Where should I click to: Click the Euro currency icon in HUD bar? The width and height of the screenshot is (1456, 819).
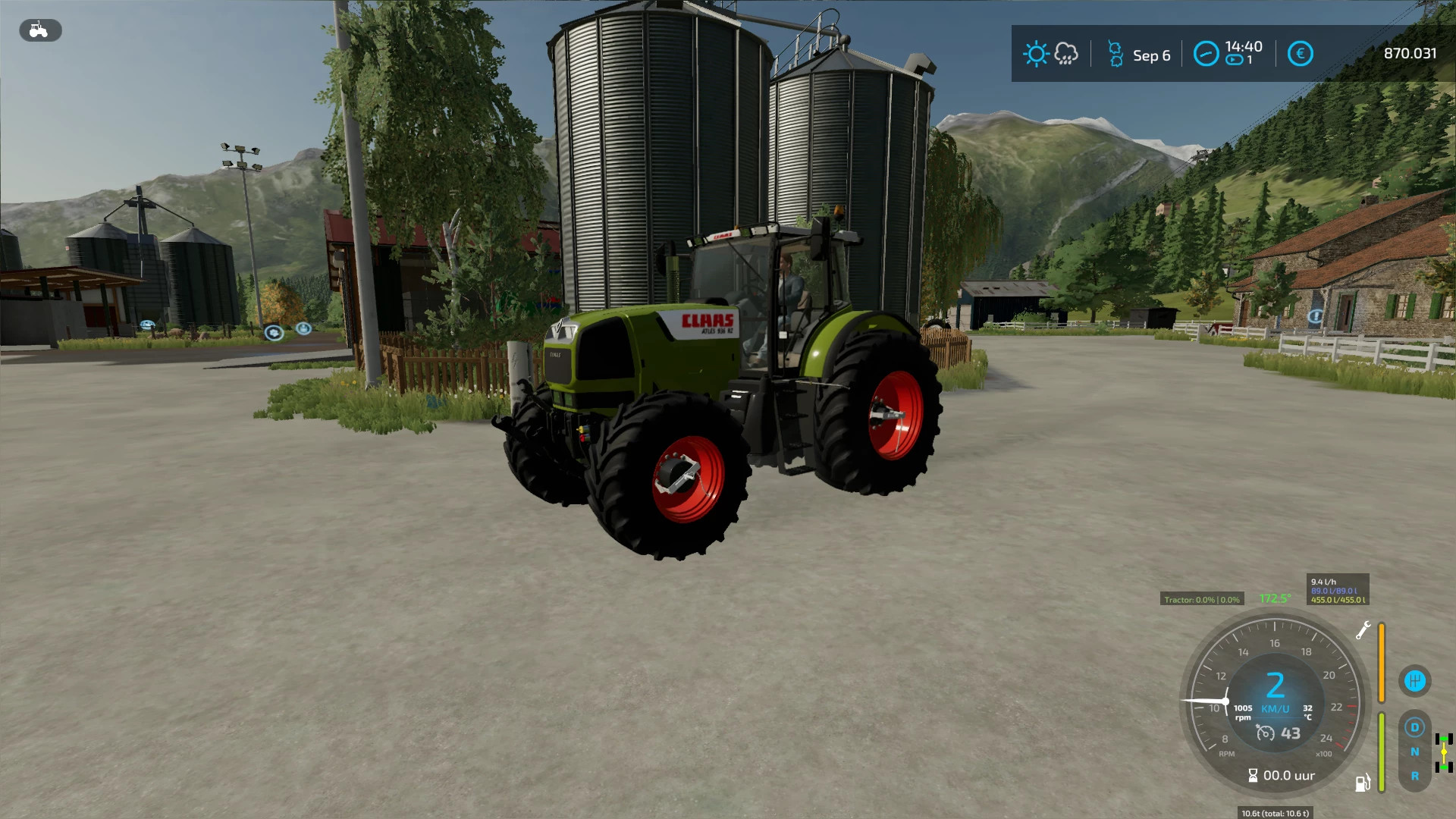tap(1301, 53)
